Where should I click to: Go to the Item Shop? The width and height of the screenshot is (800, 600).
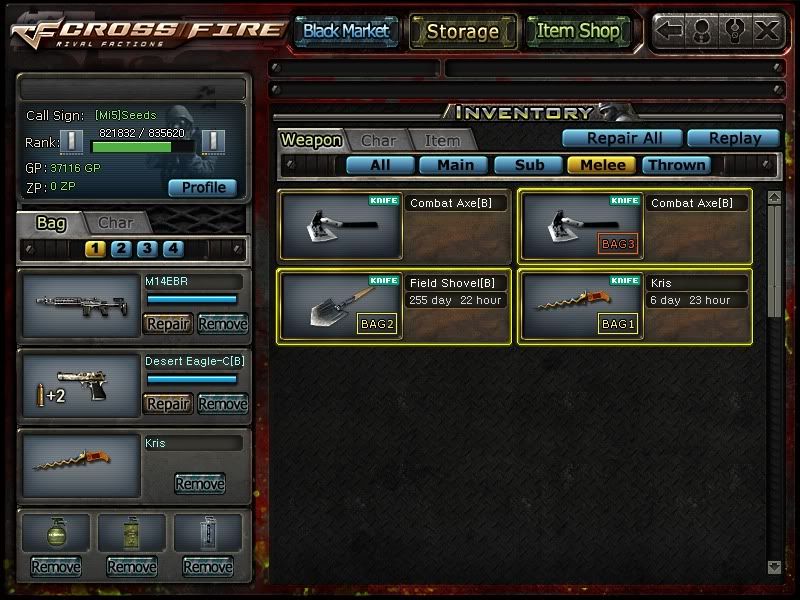[x=578, y=31]
